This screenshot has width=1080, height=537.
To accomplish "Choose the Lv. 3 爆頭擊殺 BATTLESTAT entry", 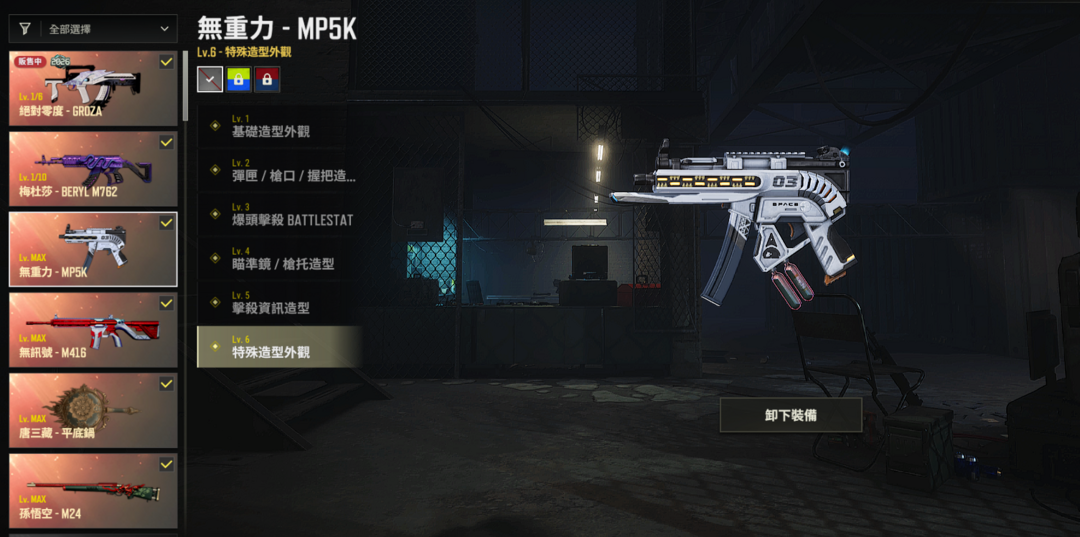I will click(279, 214).
